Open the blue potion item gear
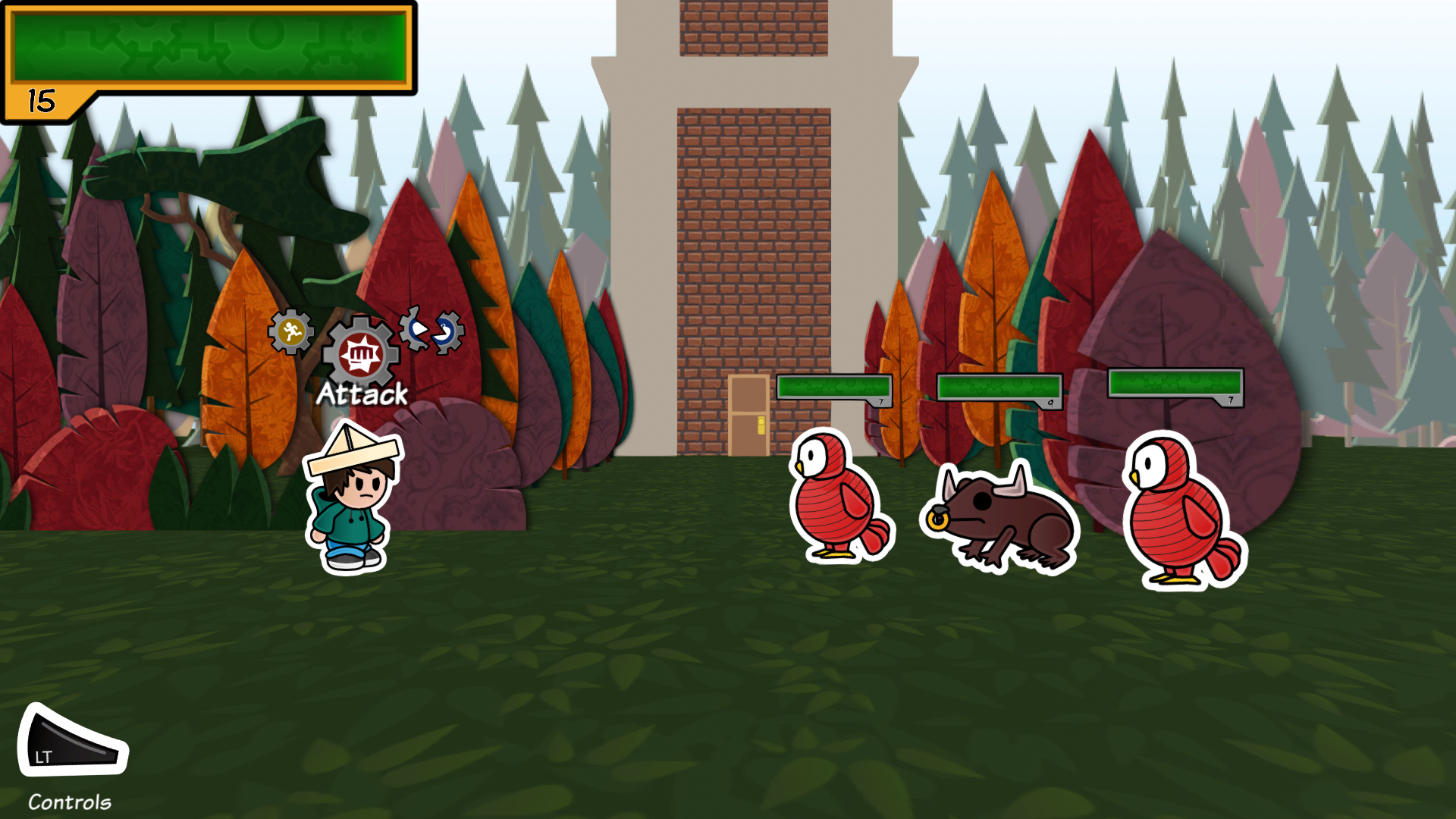1456x819 pixels. [447, 331]
